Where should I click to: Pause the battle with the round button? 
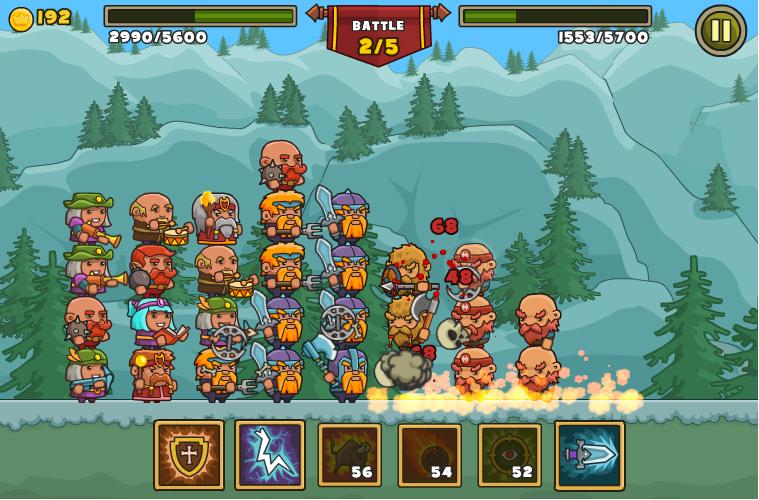pos(720,30)
